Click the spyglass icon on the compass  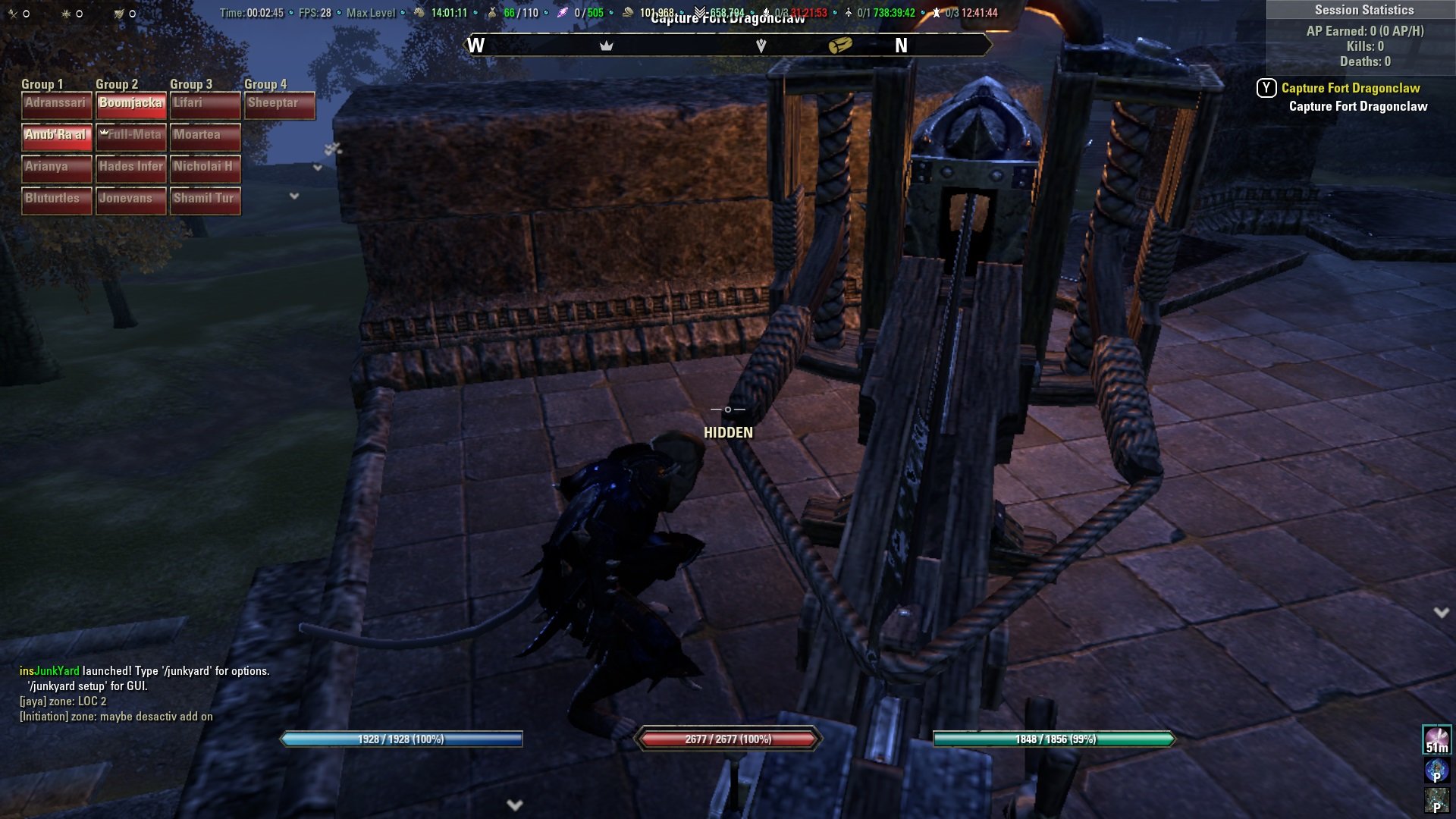(842, 44)
